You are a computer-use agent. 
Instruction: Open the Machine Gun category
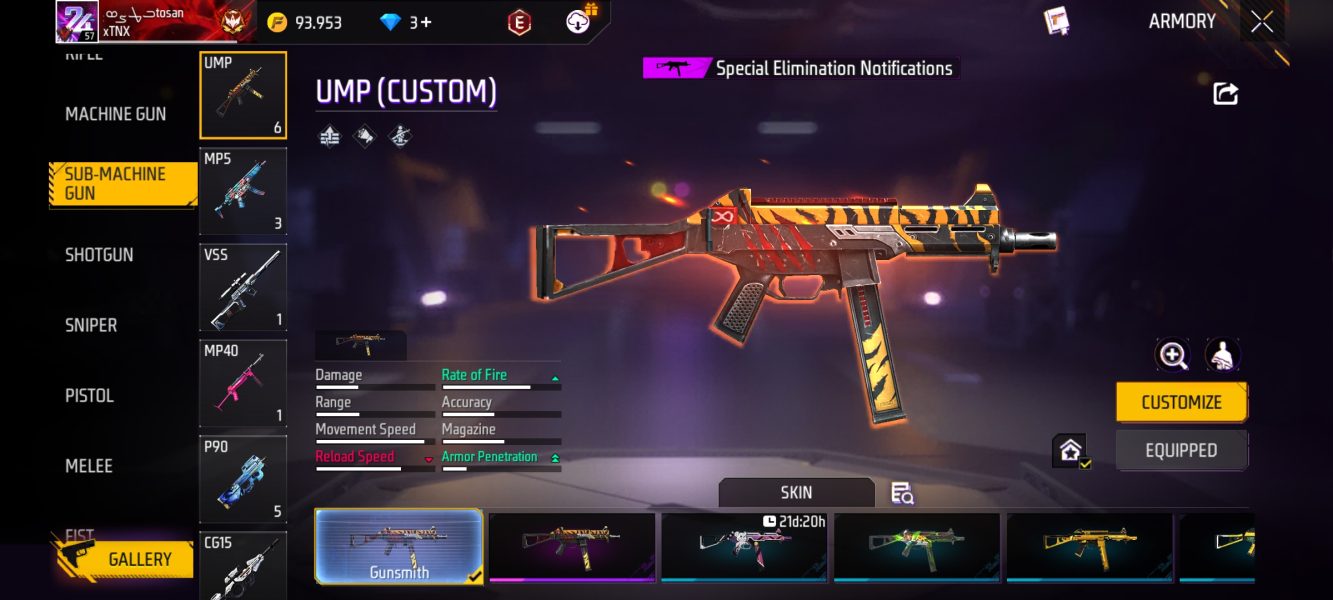[x=116, y=114]
